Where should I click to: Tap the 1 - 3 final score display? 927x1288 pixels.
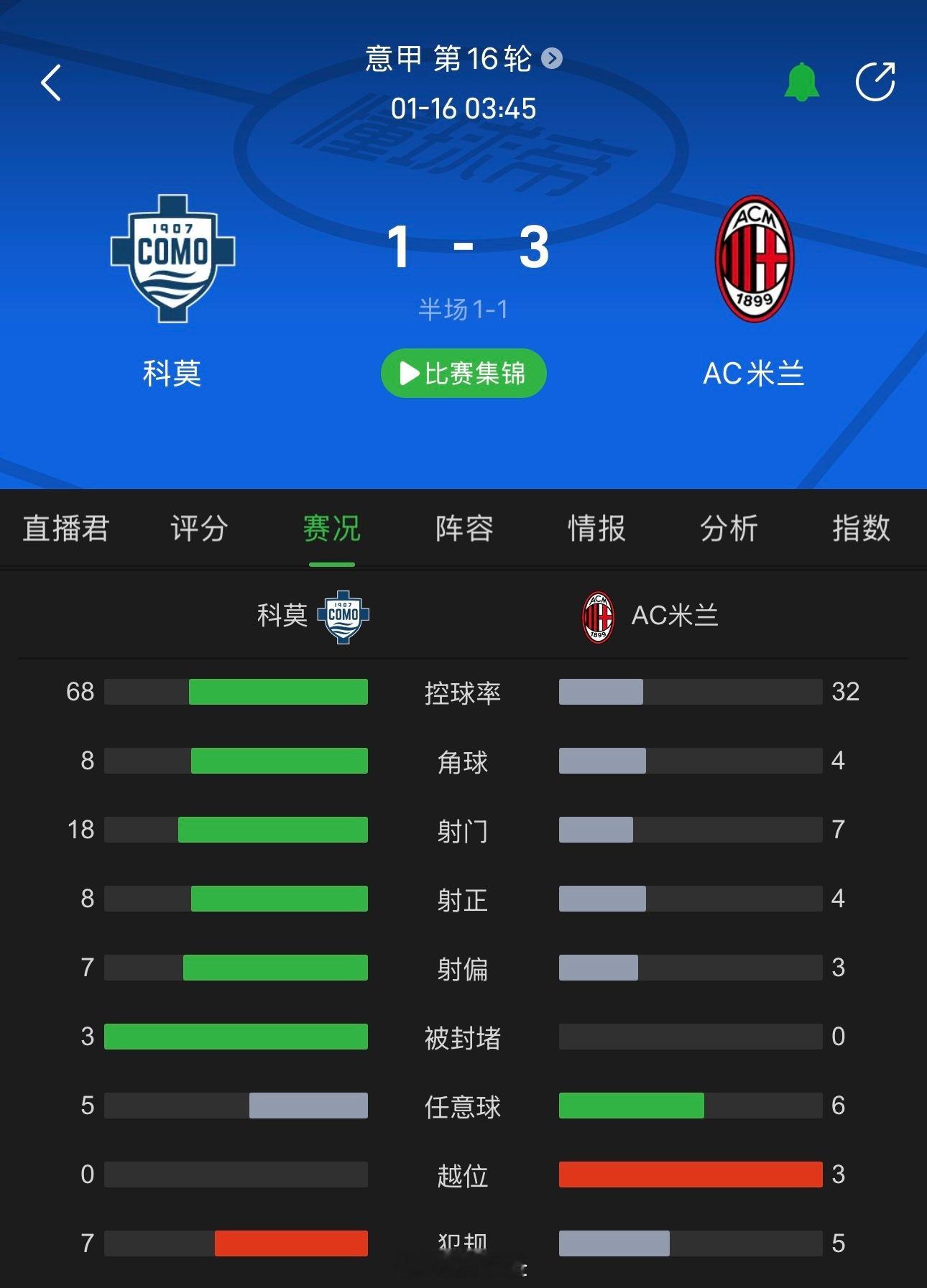click(x=463, y=248)
